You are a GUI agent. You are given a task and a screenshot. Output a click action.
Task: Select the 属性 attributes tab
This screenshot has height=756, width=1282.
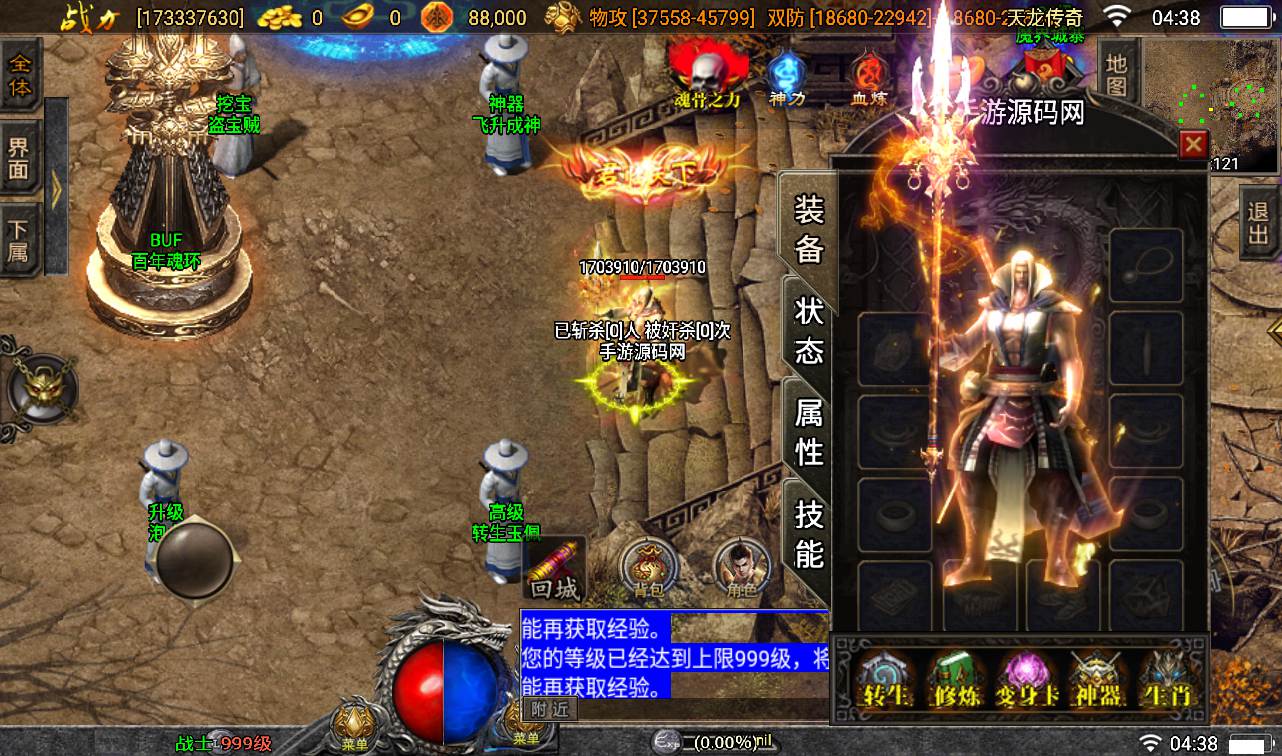click(808, 431)
